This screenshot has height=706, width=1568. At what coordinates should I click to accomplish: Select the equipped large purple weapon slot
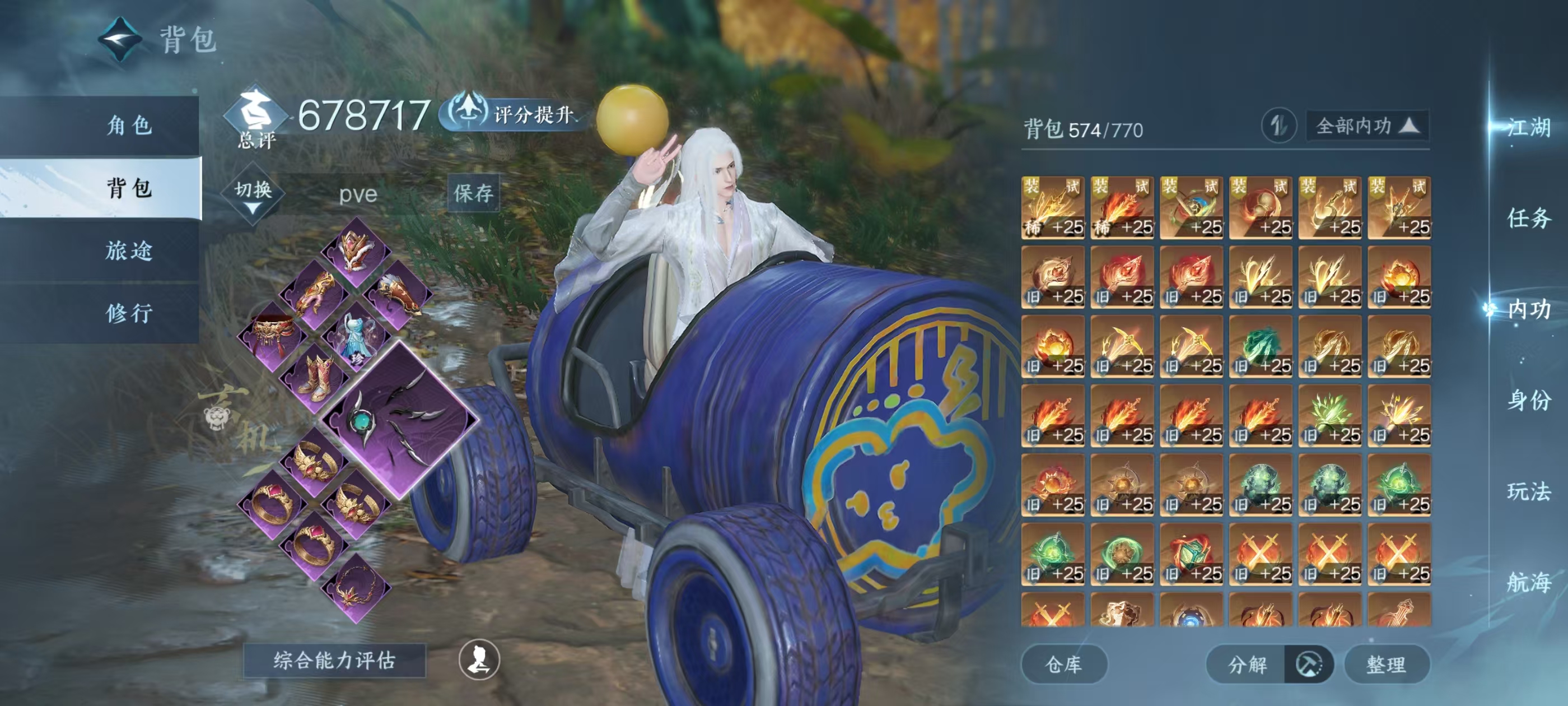tap(400, 419)
